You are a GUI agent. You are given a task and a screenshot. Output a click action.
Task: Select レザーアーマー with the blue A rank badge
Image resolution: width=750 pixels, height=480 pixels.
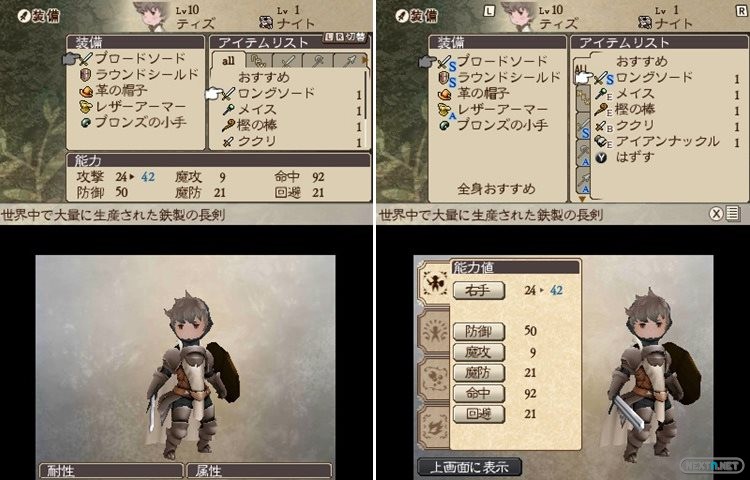[x=496, y=108]
